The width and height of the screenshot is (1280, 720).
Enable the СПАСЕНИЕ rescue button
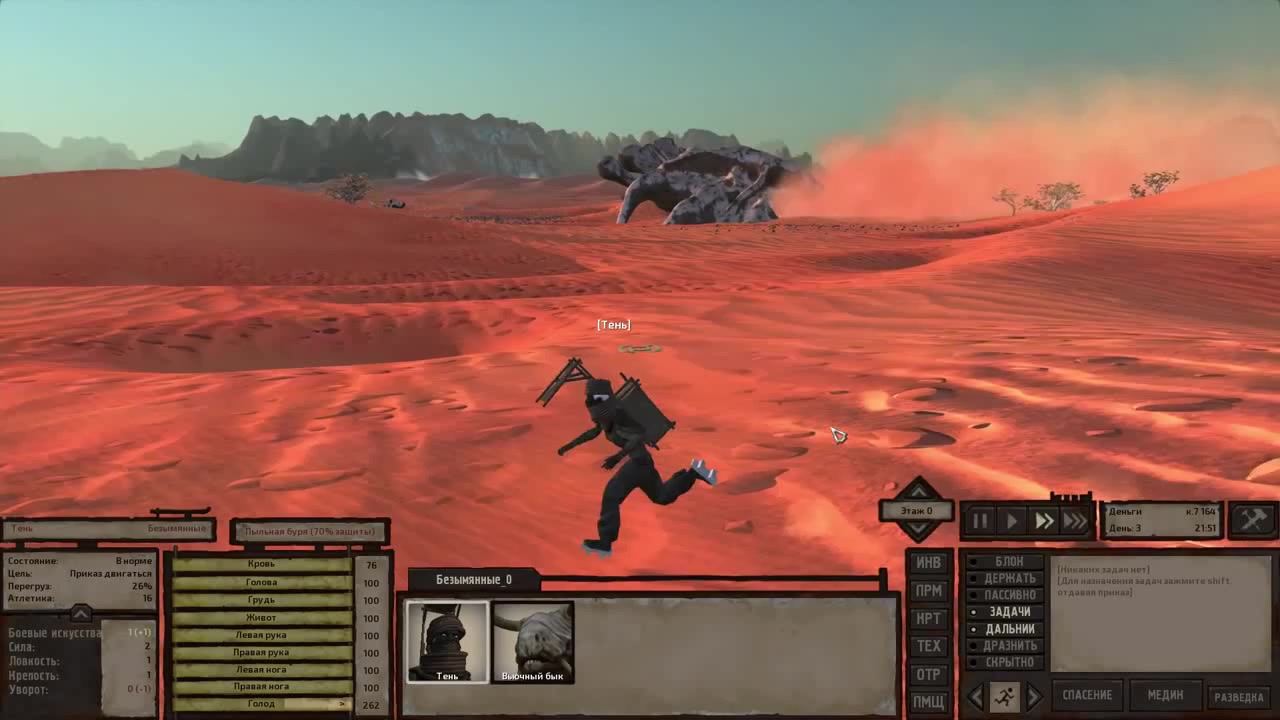tap(1087, 695)
